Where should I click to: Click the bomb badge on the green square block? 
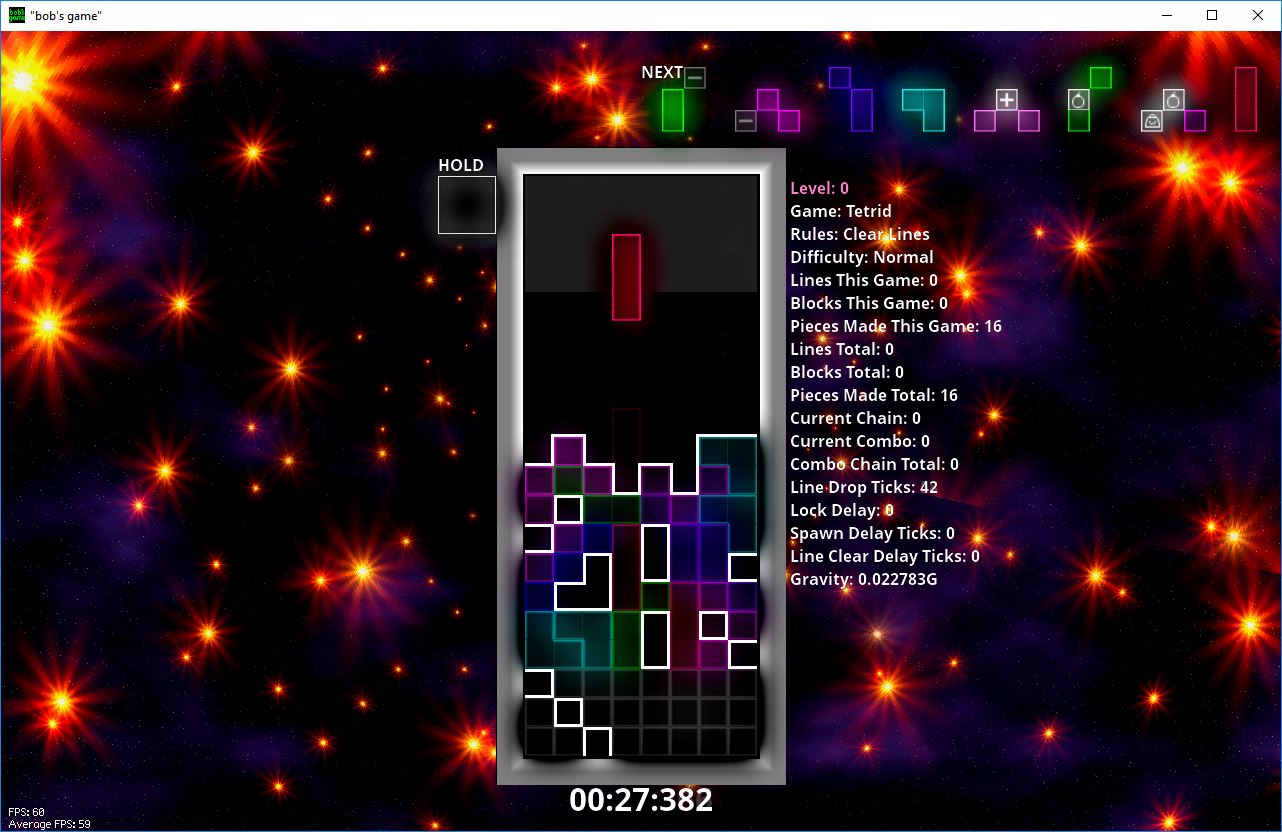[x=1078, y=100]
